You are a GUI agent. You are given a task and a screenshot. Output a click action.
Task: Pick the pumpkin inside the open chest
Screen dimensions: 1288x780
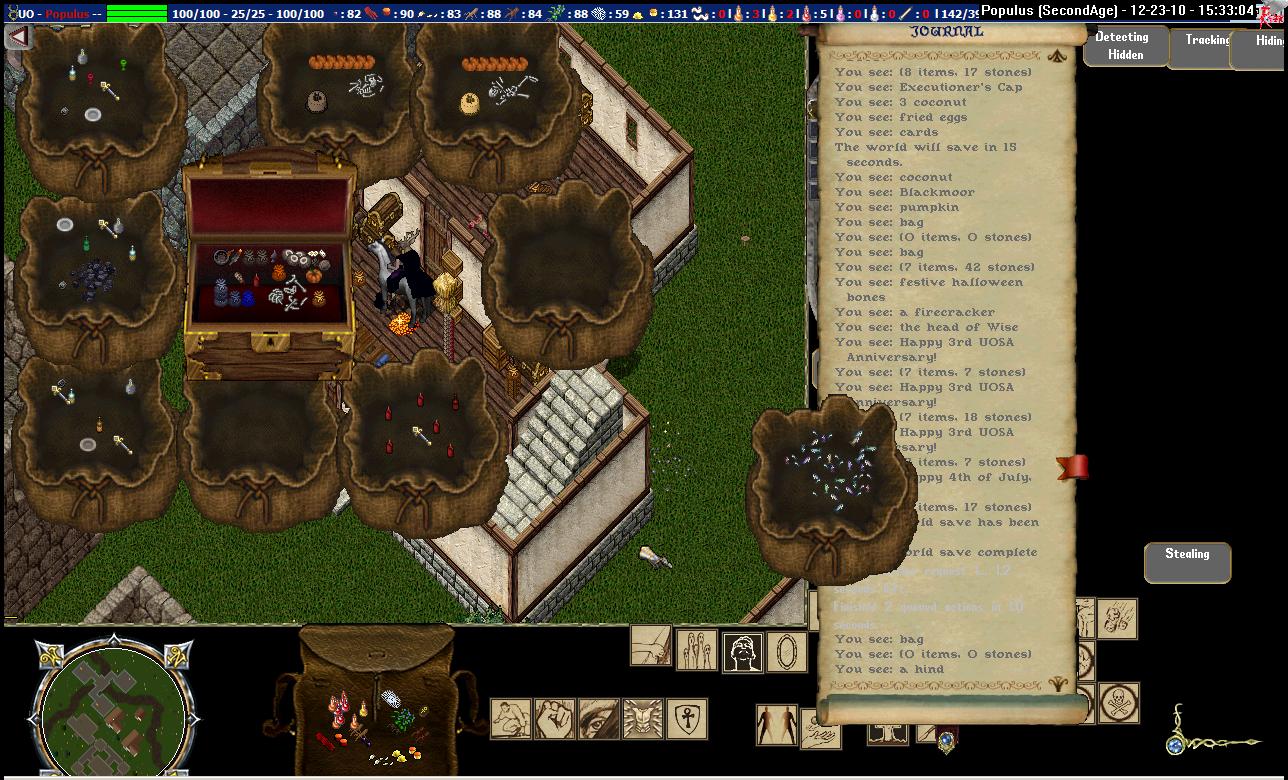pyautogui.click(x=314, y=274)
